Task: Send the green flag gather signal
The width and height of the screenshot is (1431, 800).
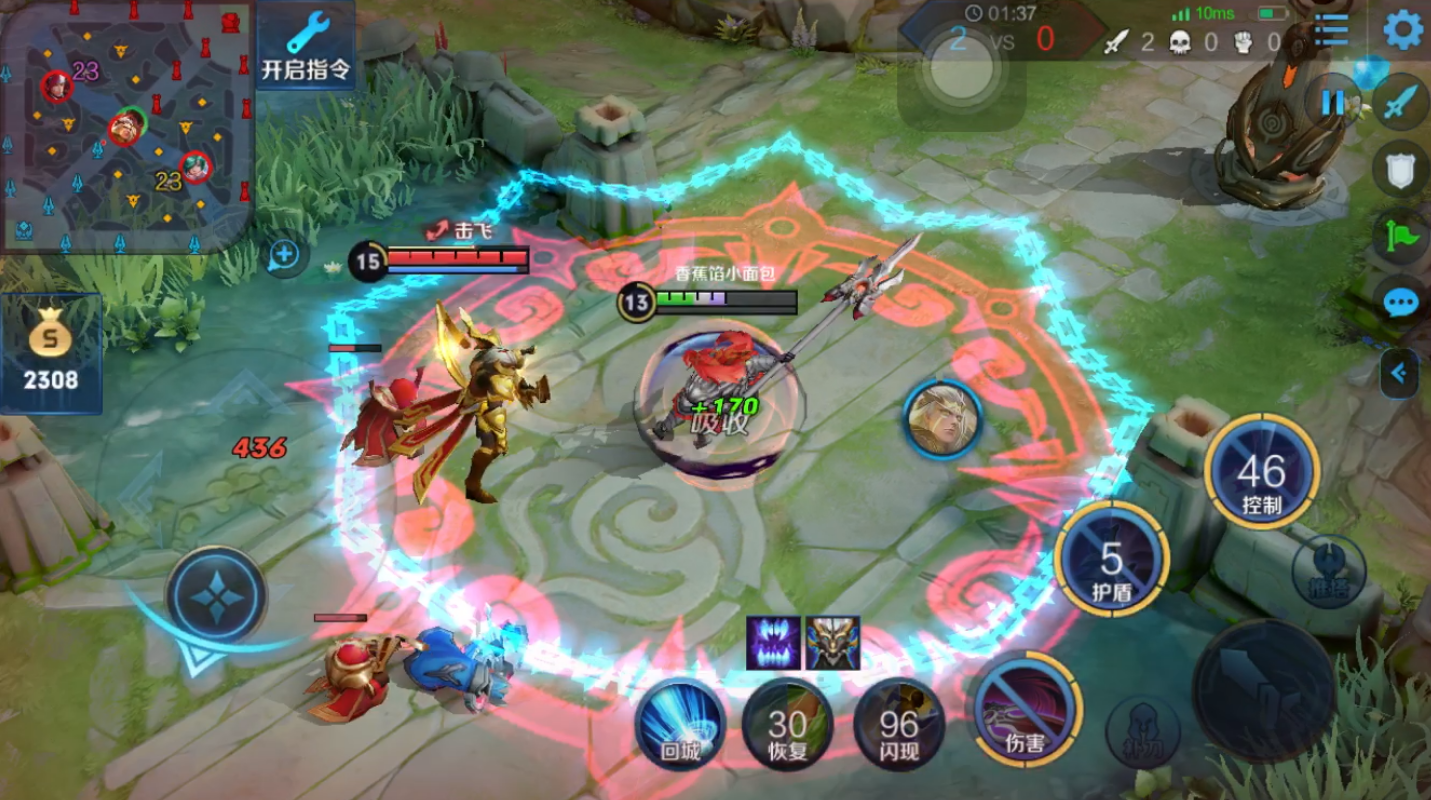Action: point(1401,236)
